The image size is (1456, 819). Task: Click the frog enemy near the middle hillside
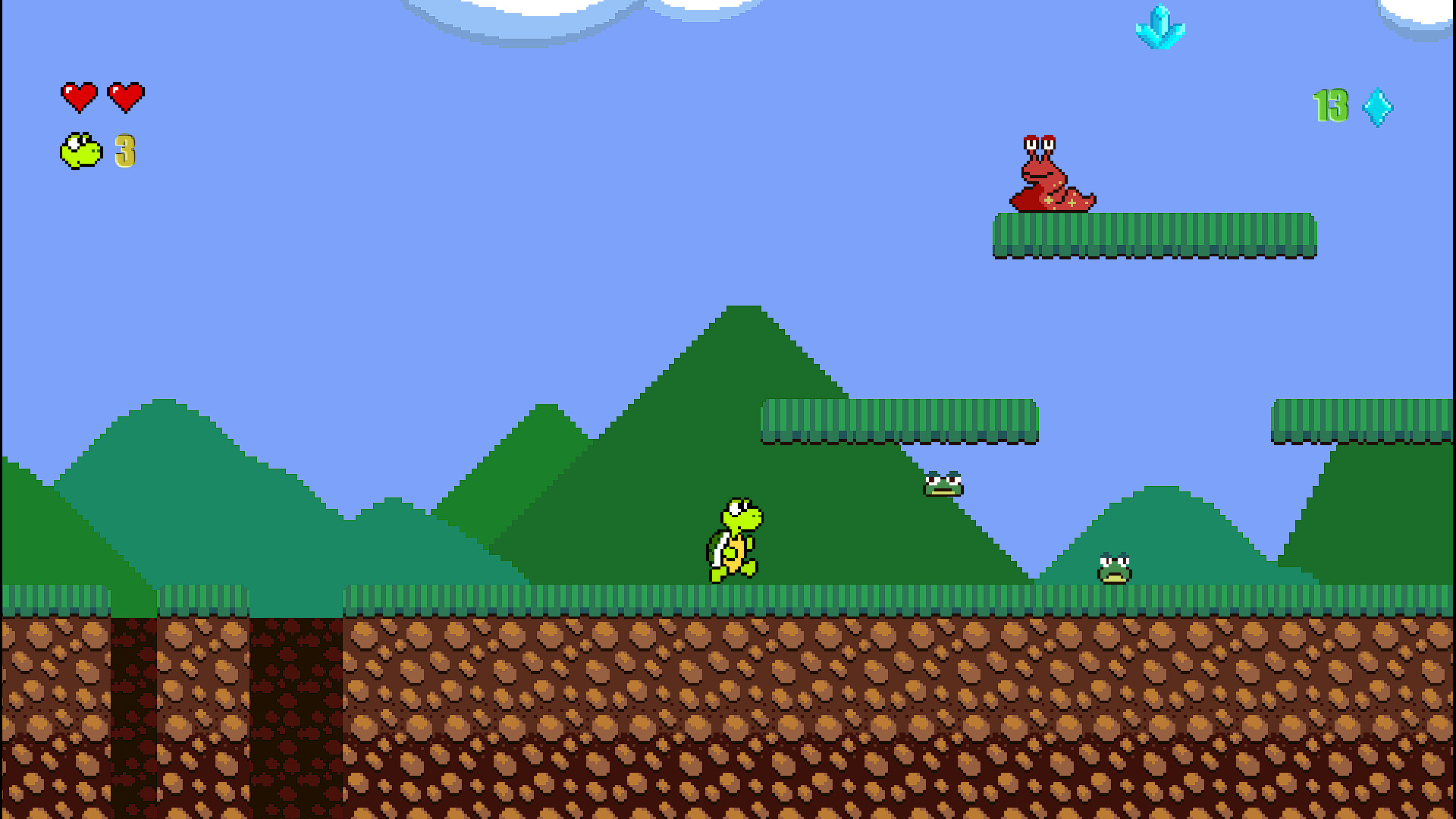tap(943, 485)
